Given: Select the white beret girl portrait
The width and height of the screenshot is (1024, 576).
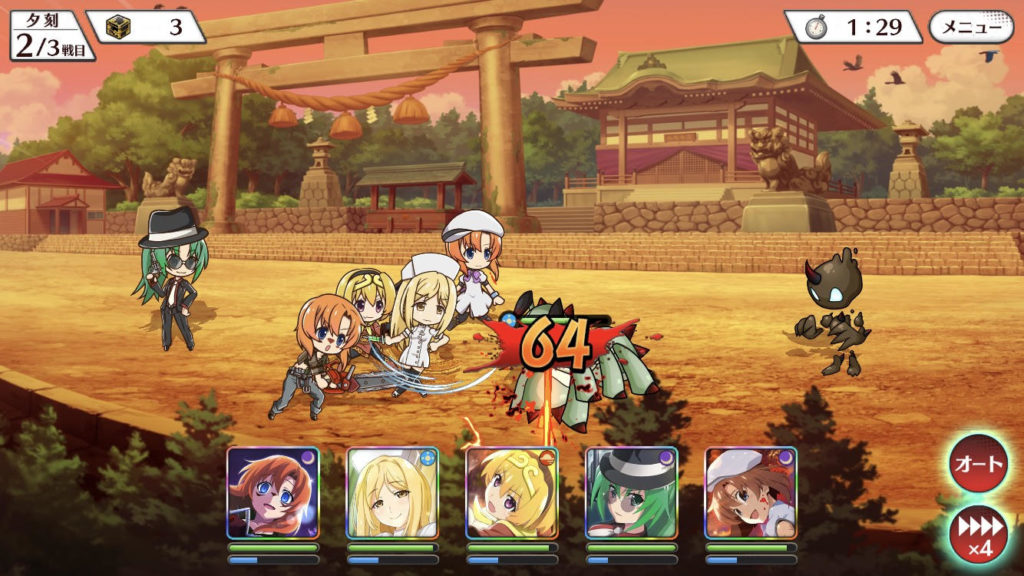Looking at the screenshot, I should 751,493.
